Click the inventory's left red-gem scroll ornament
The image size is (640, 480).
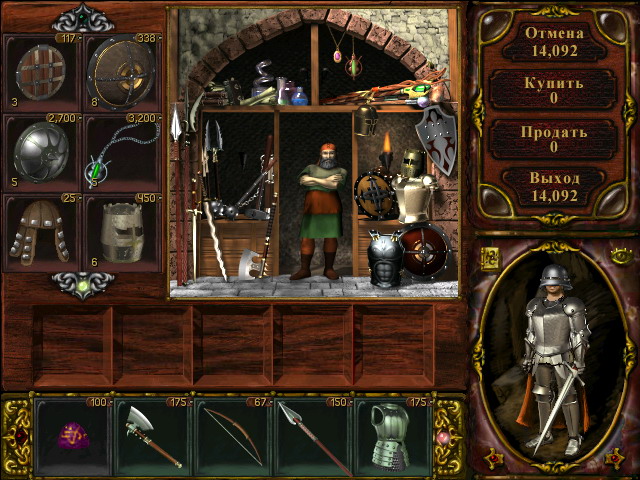click(17, 437)
